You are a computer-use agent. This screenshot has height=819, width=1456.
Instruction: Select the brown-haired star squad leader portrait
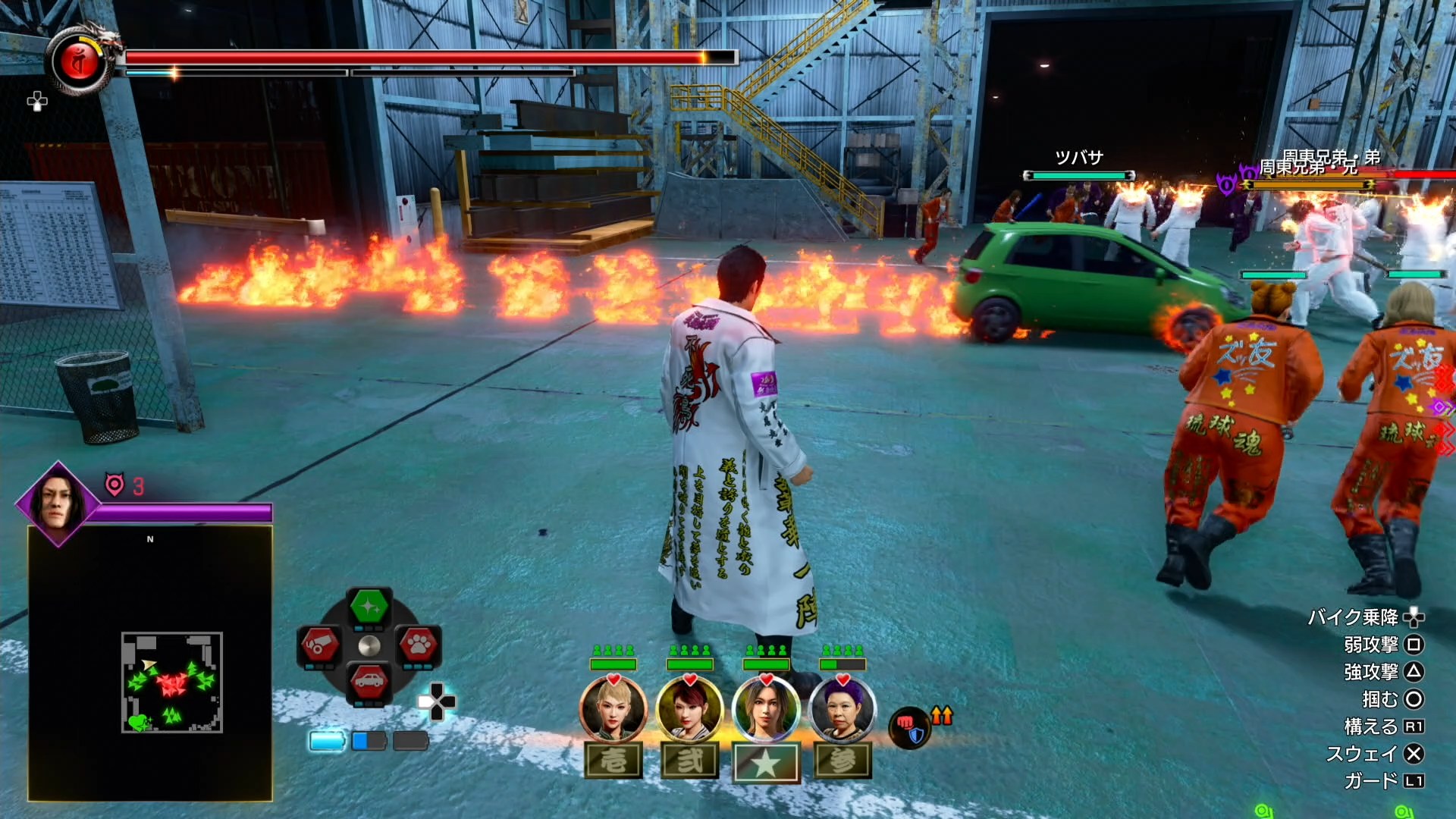pos(766,710)
